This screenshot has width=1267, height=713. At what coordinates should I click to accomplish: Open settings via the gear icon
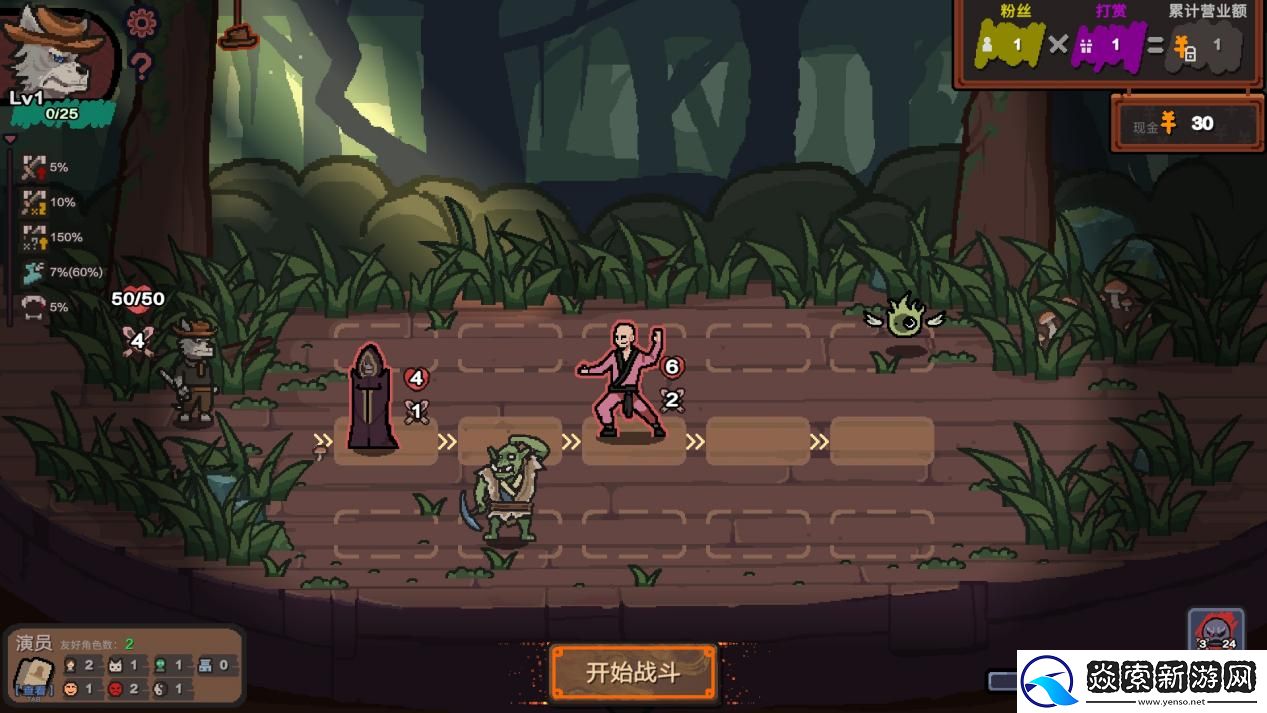pyautogui.click(x=141, y=22)
